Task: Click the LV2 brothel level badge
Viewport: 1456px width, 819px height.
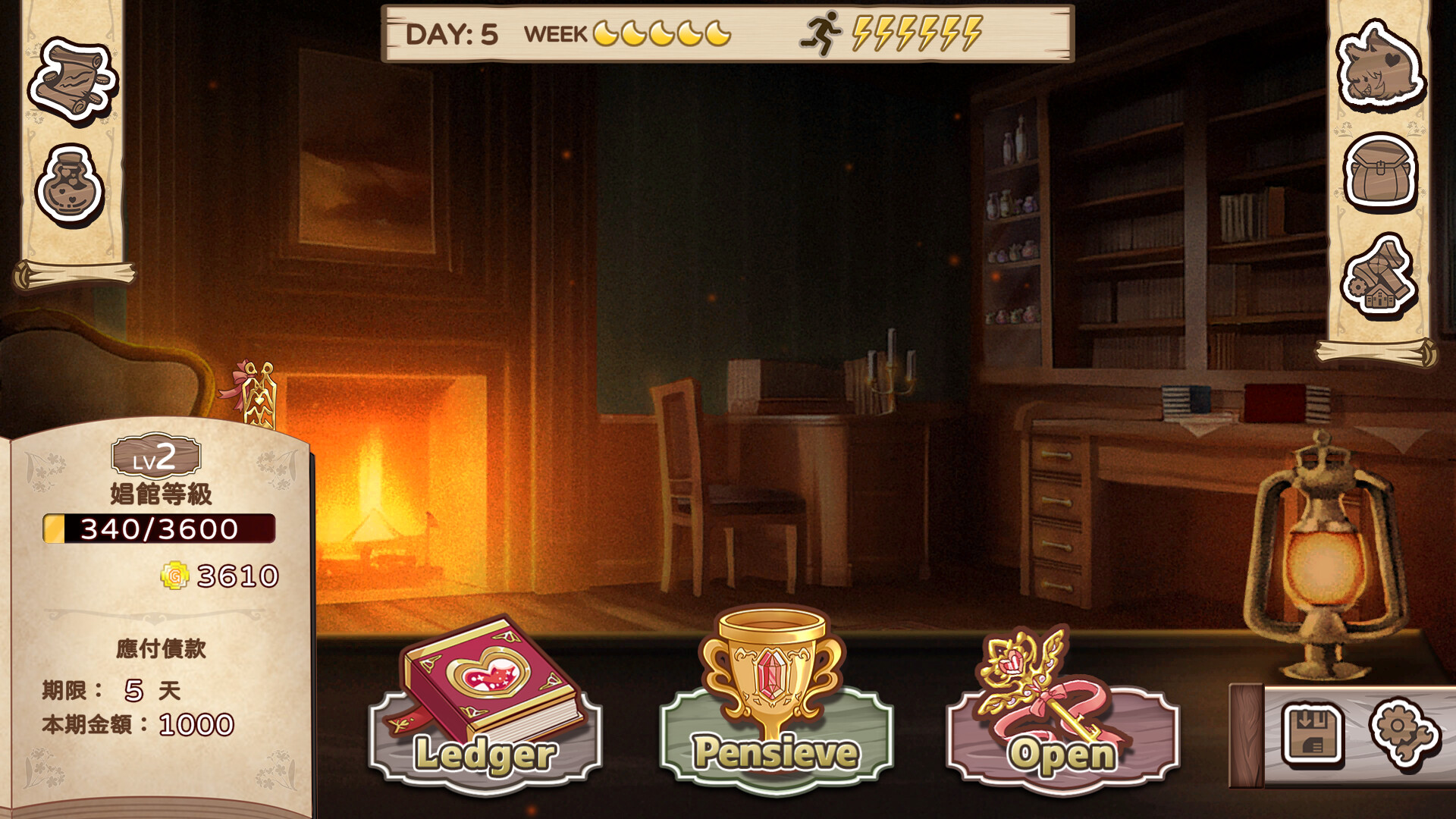Action: pyautogui.click(x=156, y=455)
